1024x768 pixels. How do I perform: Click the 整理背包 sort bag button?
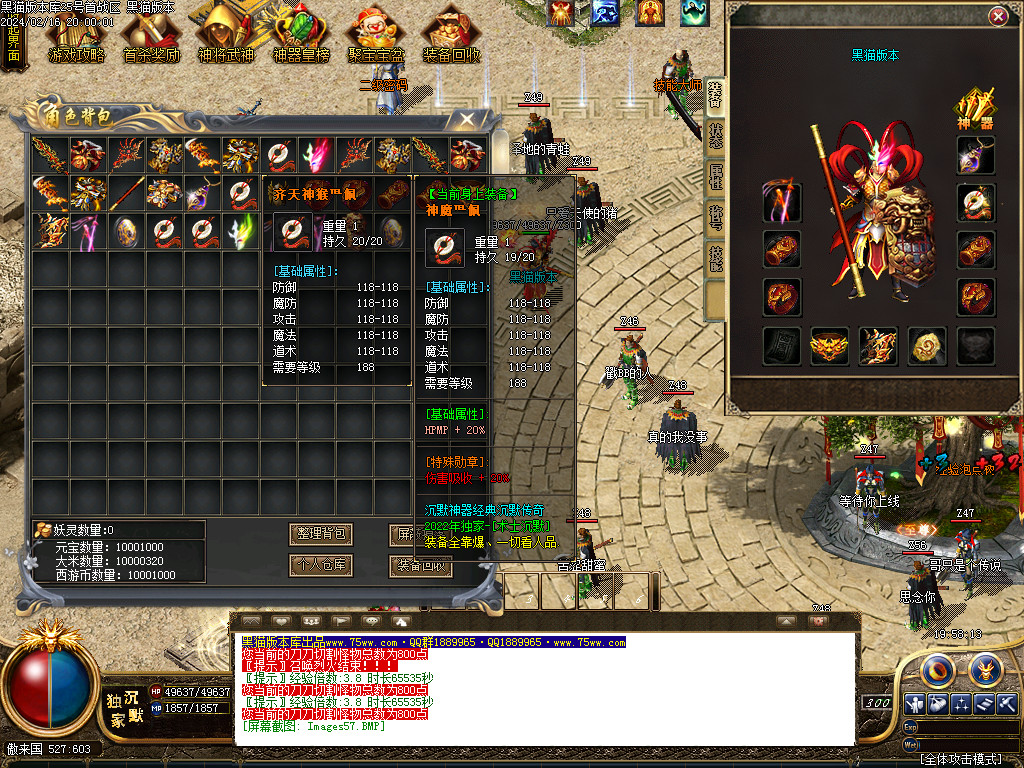pyautogui.click(x=320, y=534)
